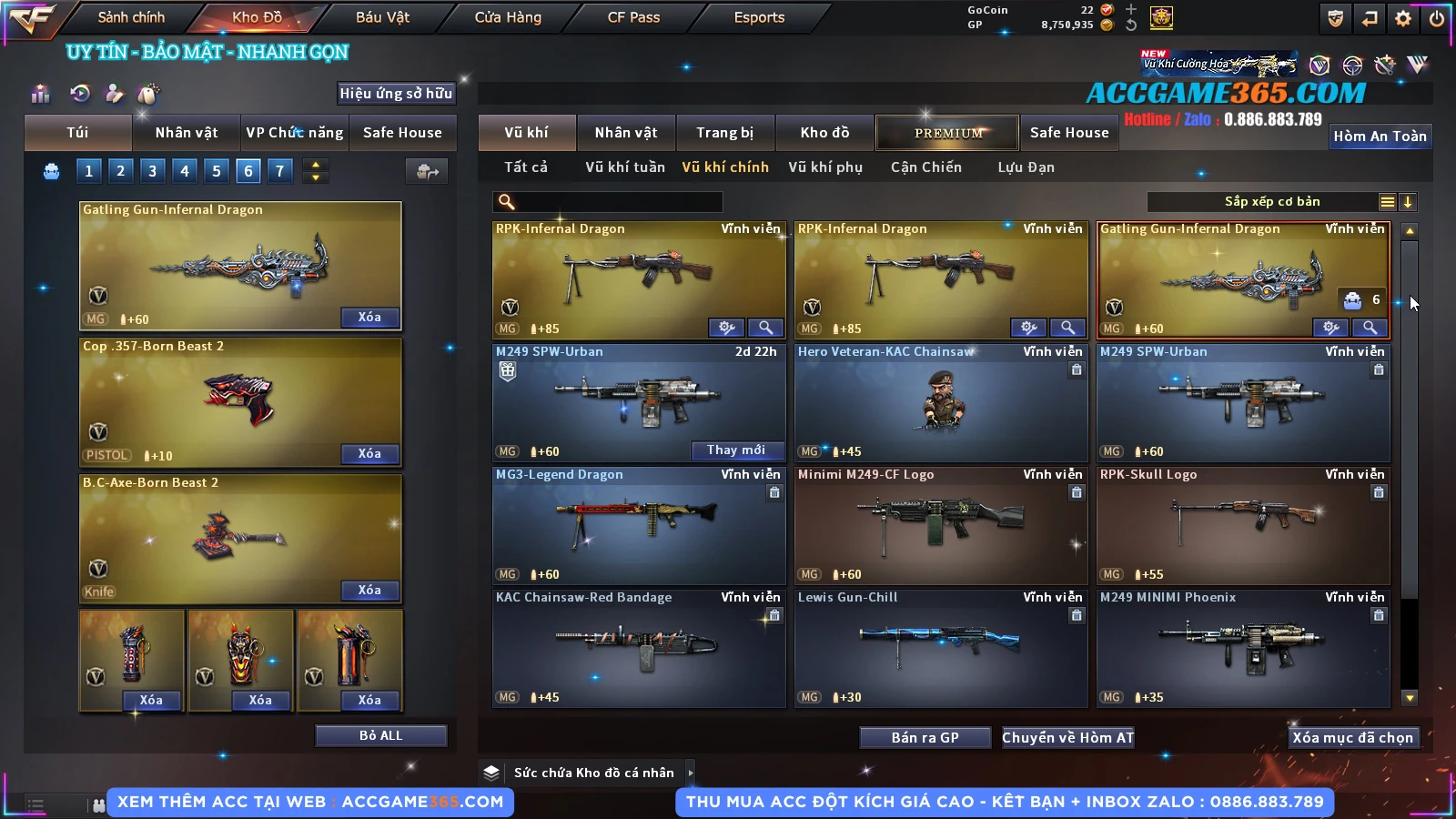This screenshot has width=1456, height=819.
Task: Open the CF Pass menu
Action: click(633, 17)
